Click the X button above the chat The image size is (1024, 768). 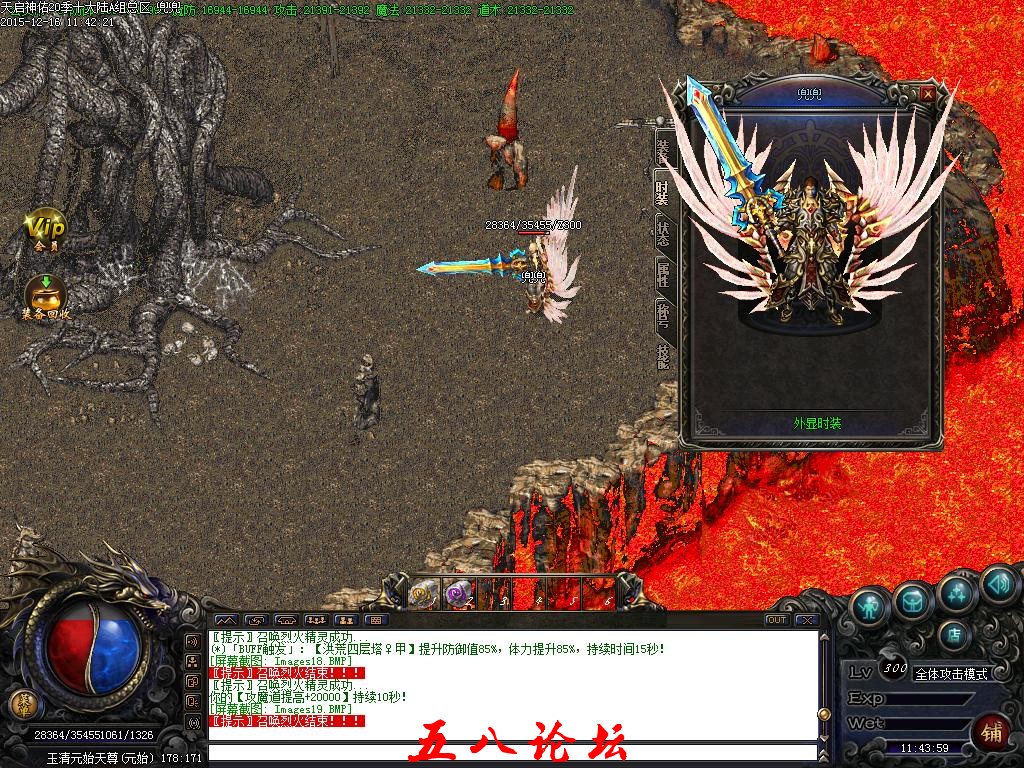coord(806,620)
